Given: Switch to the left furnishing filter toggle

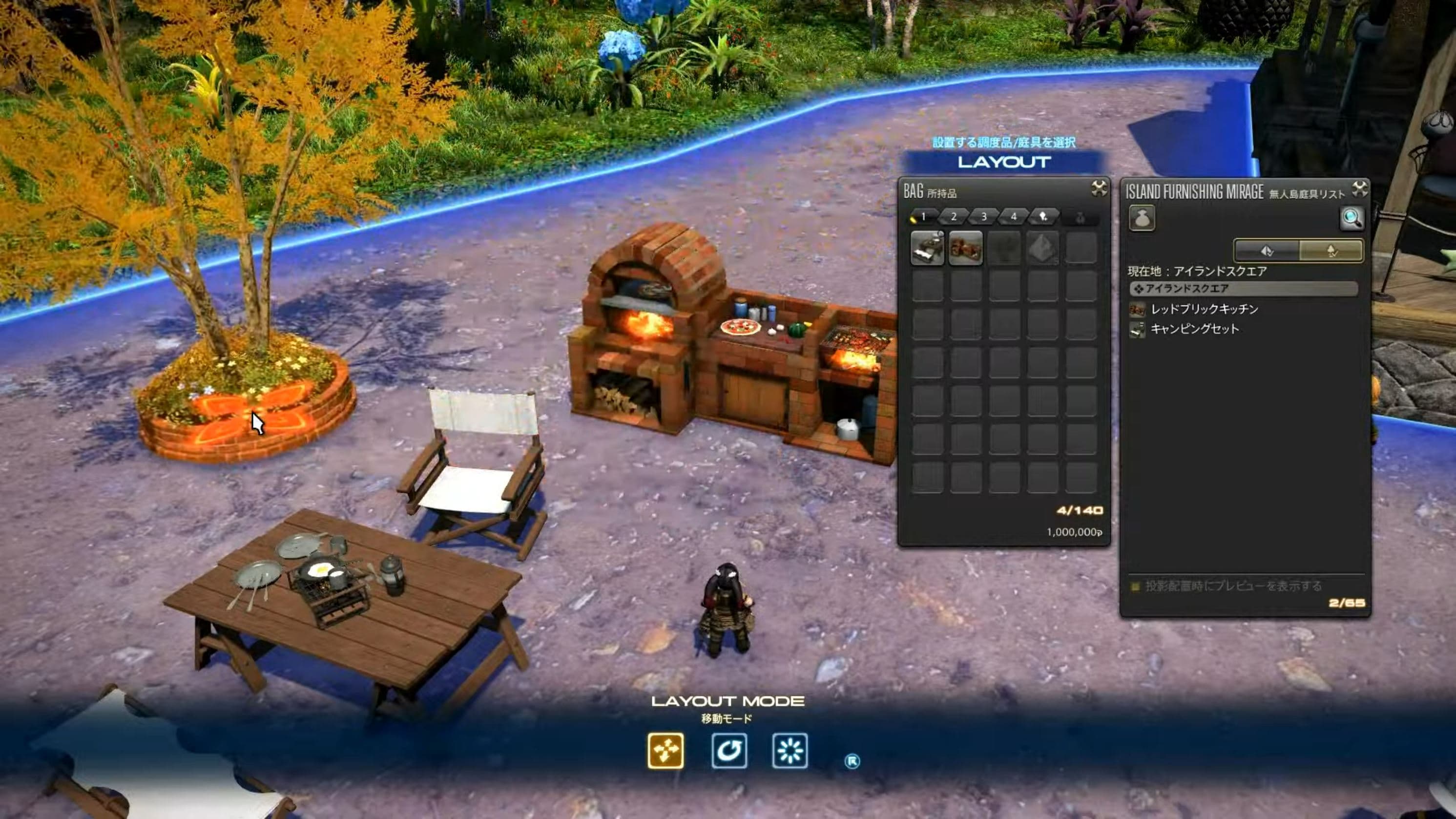Looking at the screenshot, I should [x=1267, y=251].
